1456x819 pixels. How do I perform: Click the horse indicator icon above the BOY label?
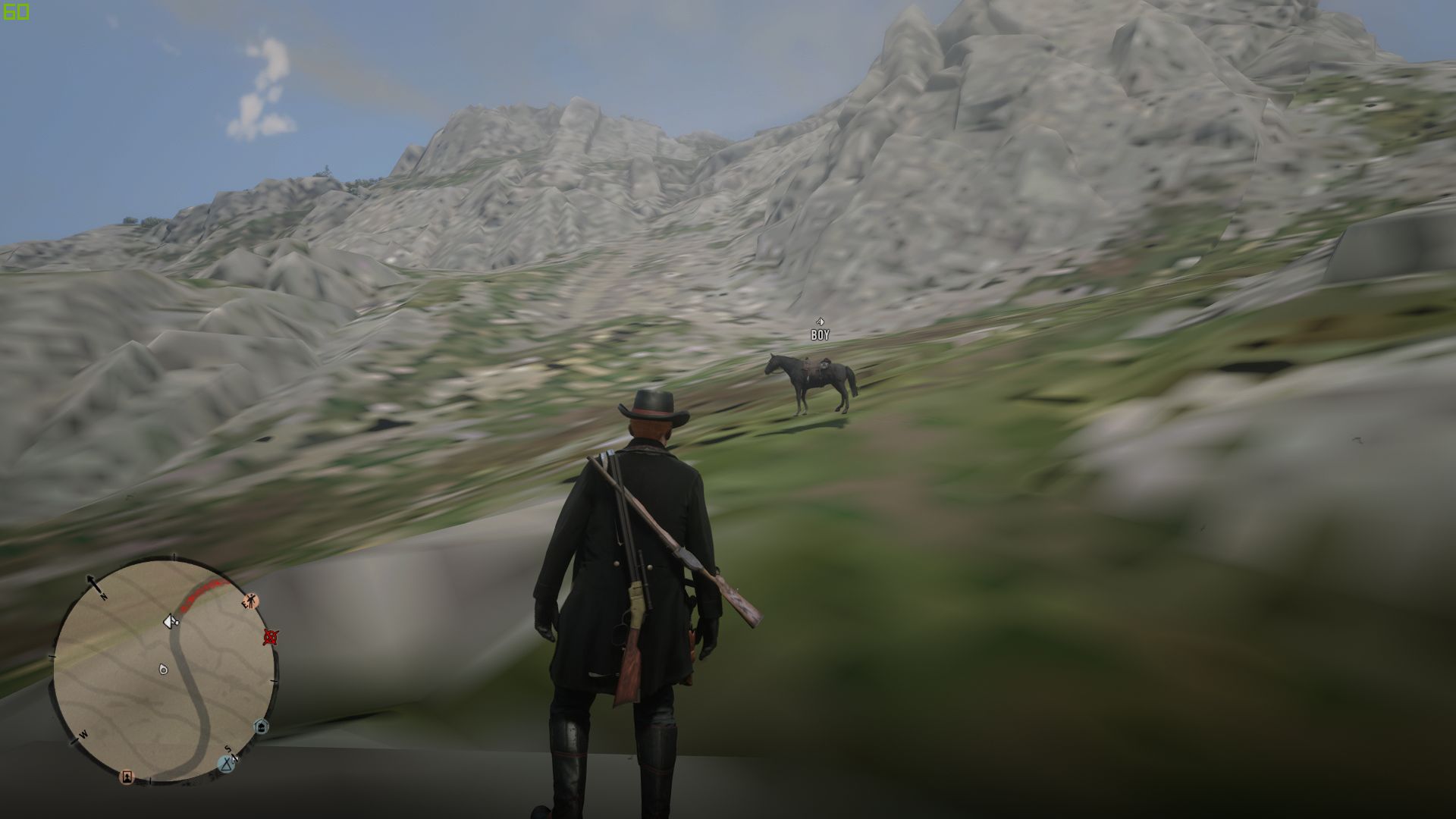tap(819, 322)
